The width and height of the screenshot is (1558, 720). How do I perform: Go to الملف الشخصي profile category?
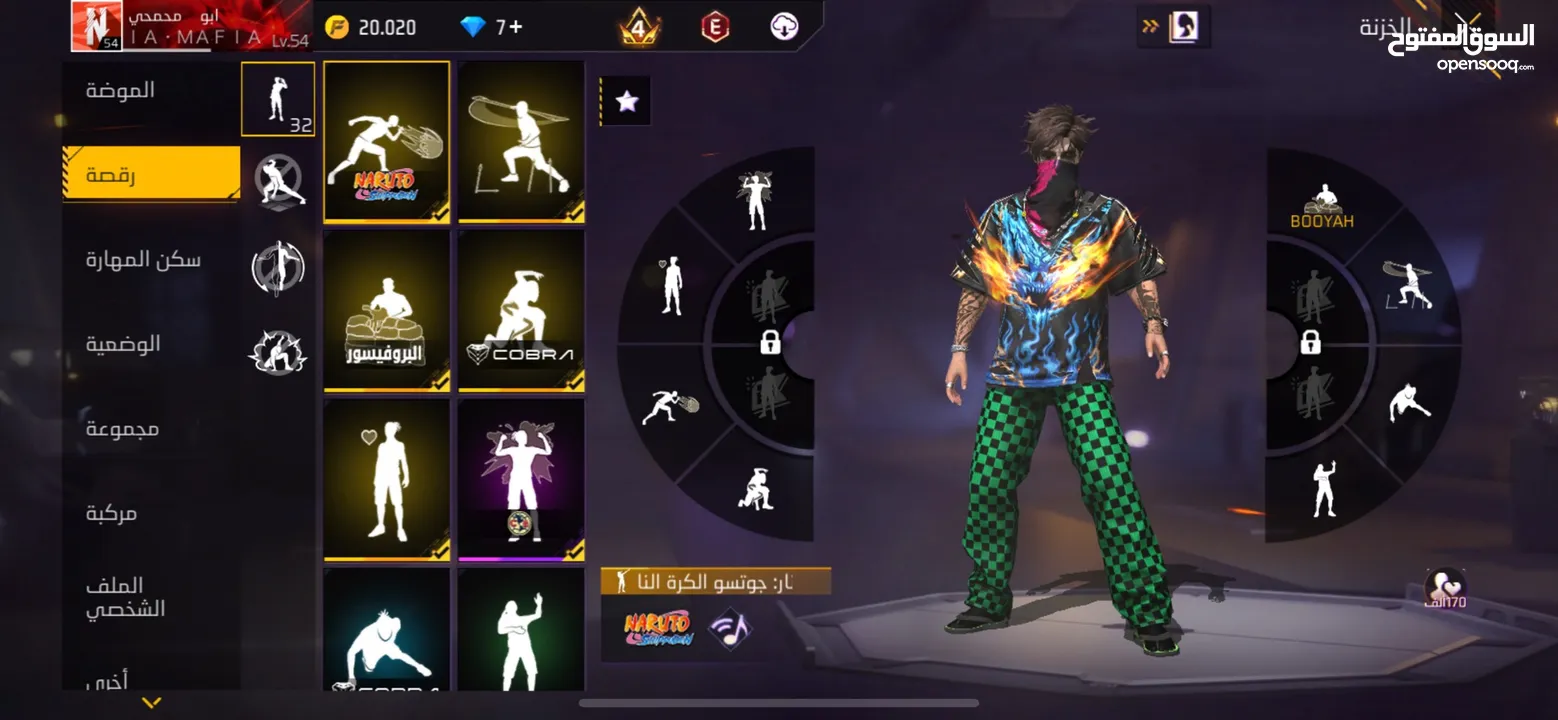point(126,597)
